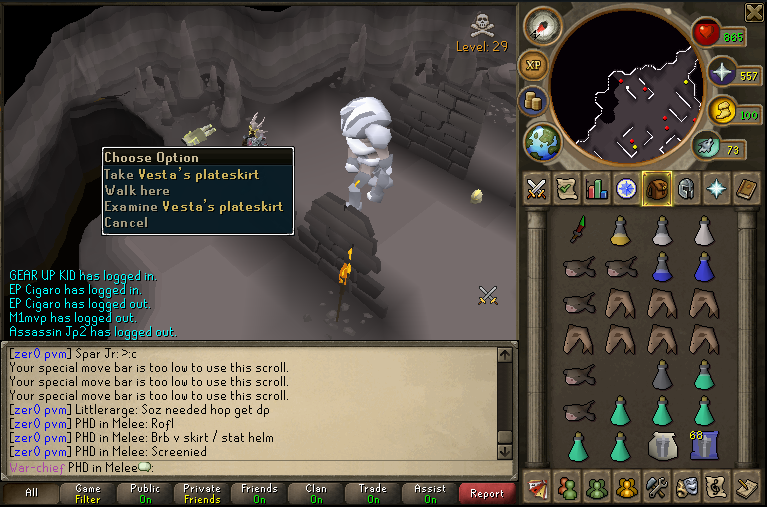Switch to the stats bar-chart tab
Image resolution: width=767 pixels, height=507 pixels.
(597, 188)
